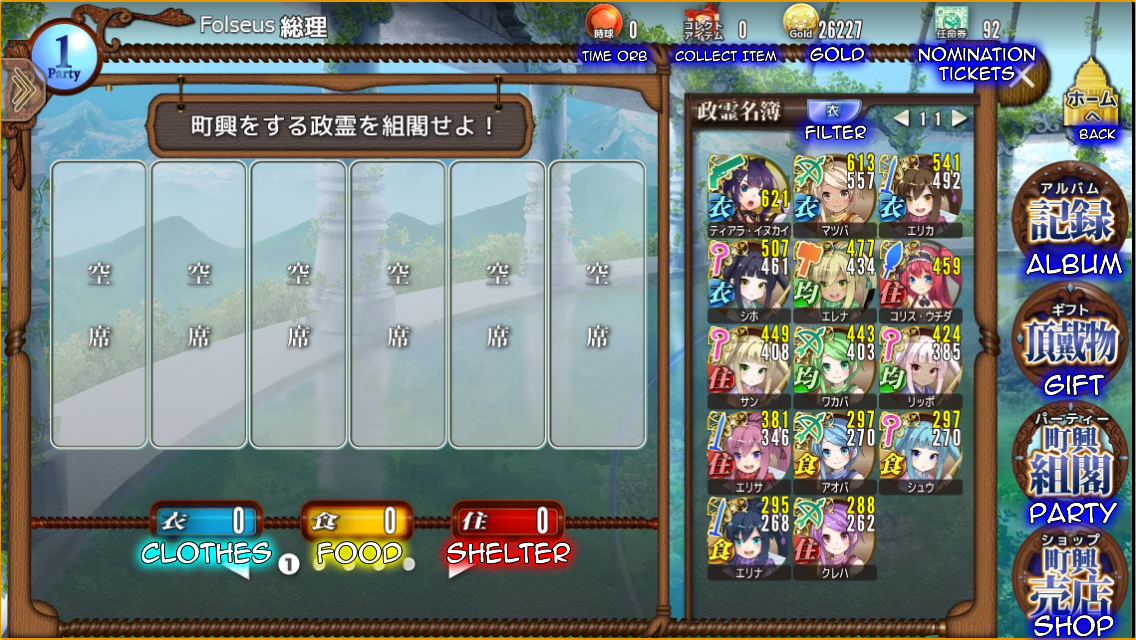Choose character エリカ
The image size is (1136, 640).
pyautogui.click(x=920, y=191)
